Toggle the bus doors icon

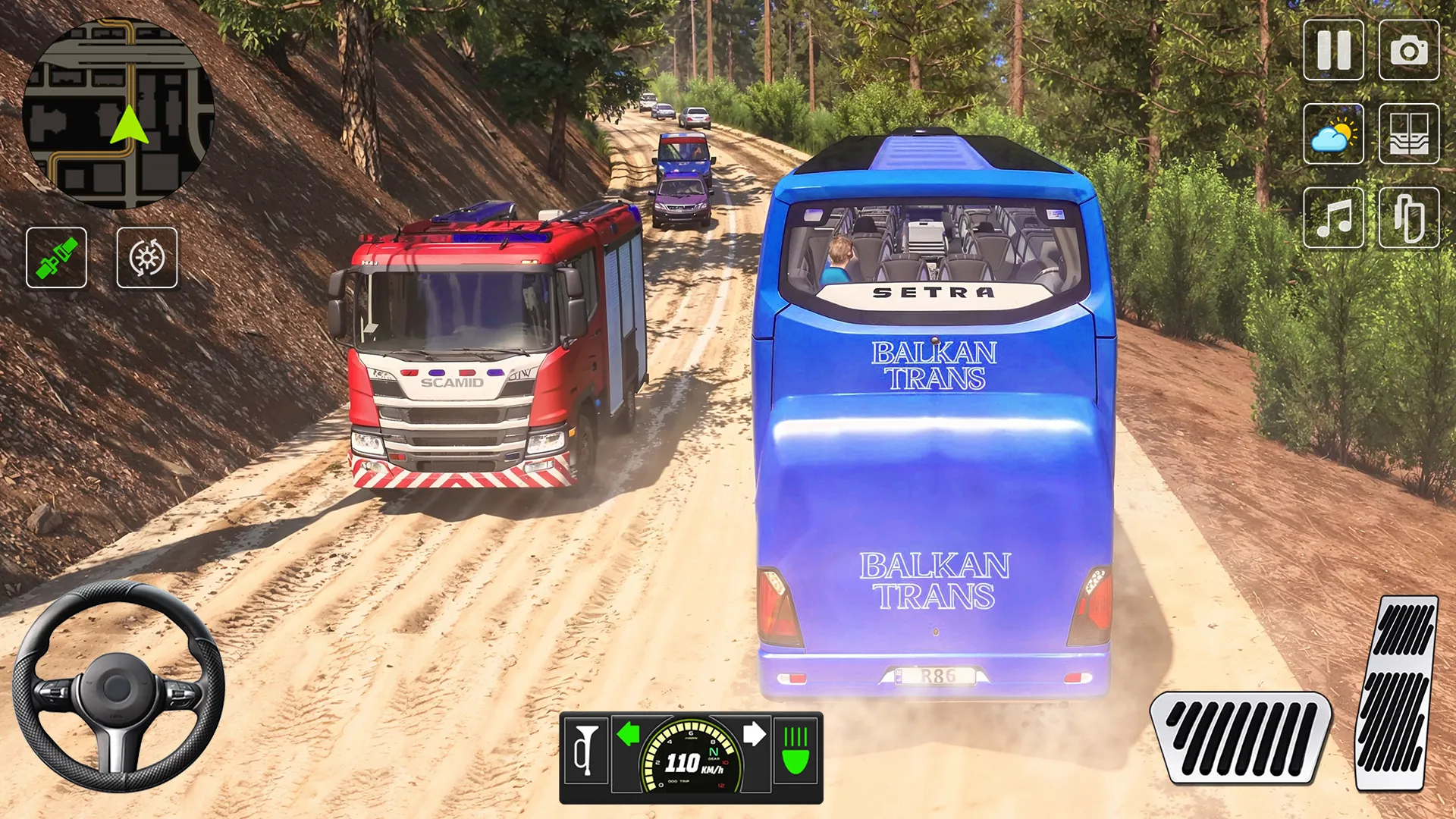coord(1408,134)
